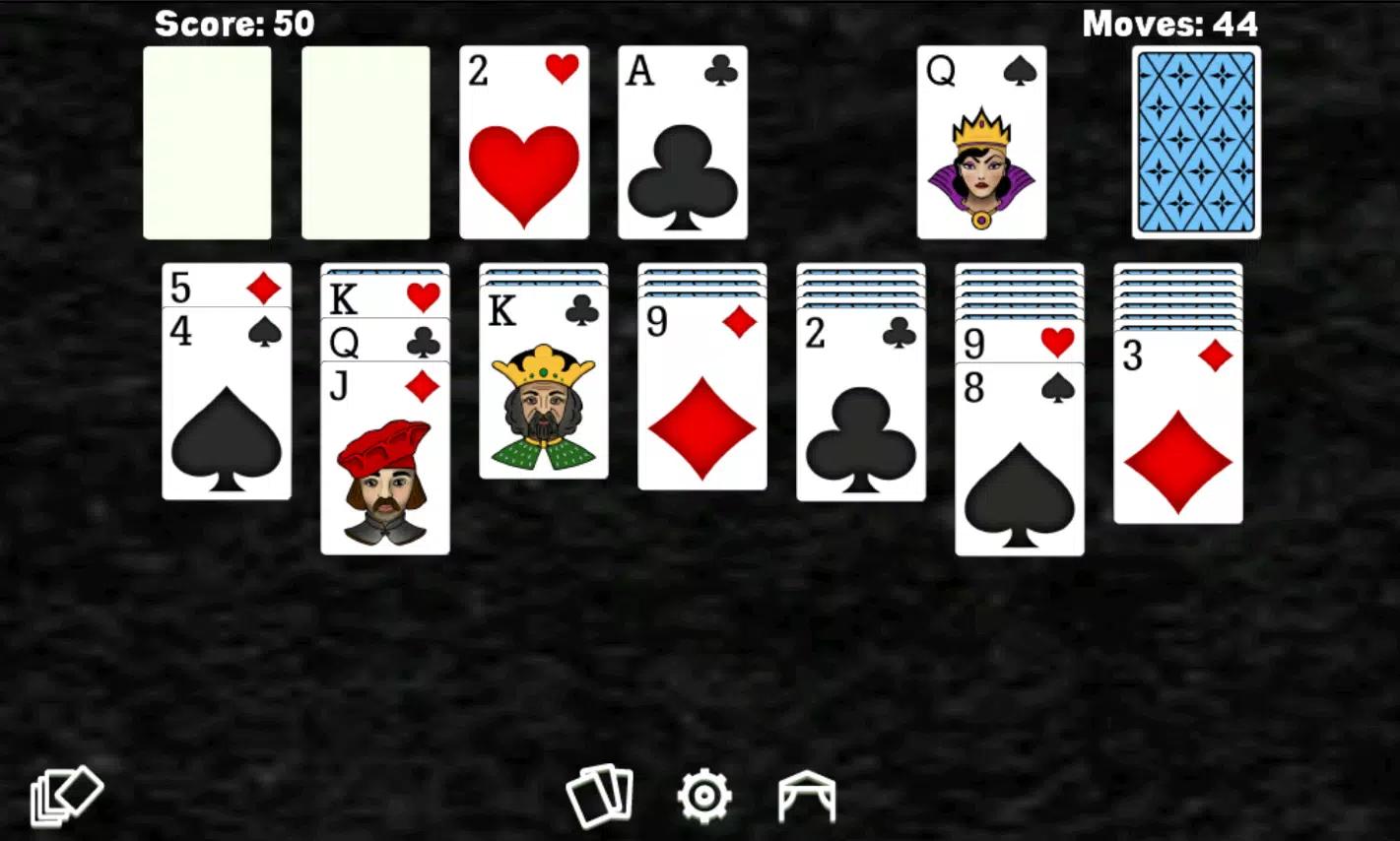Select the Queen of Clubs partially hidden card

(384, 343)
